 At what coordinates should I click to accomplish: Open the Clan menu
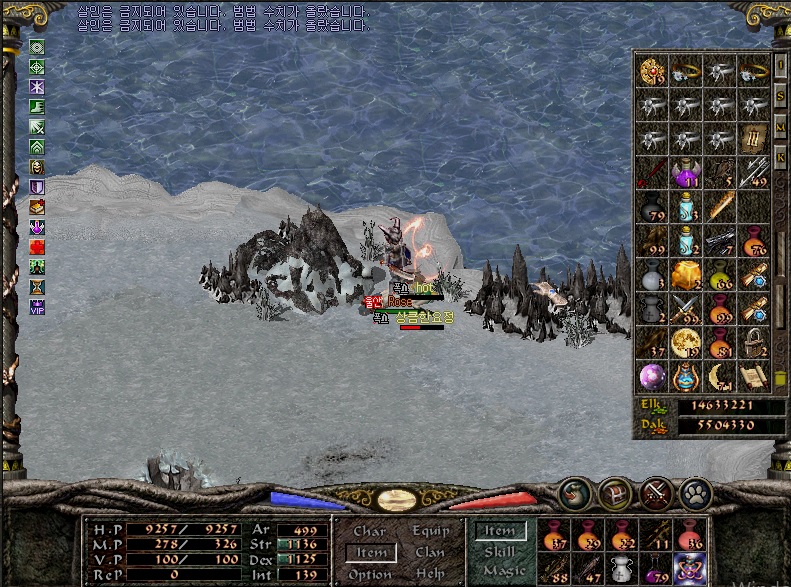click(x=429, y=552)
